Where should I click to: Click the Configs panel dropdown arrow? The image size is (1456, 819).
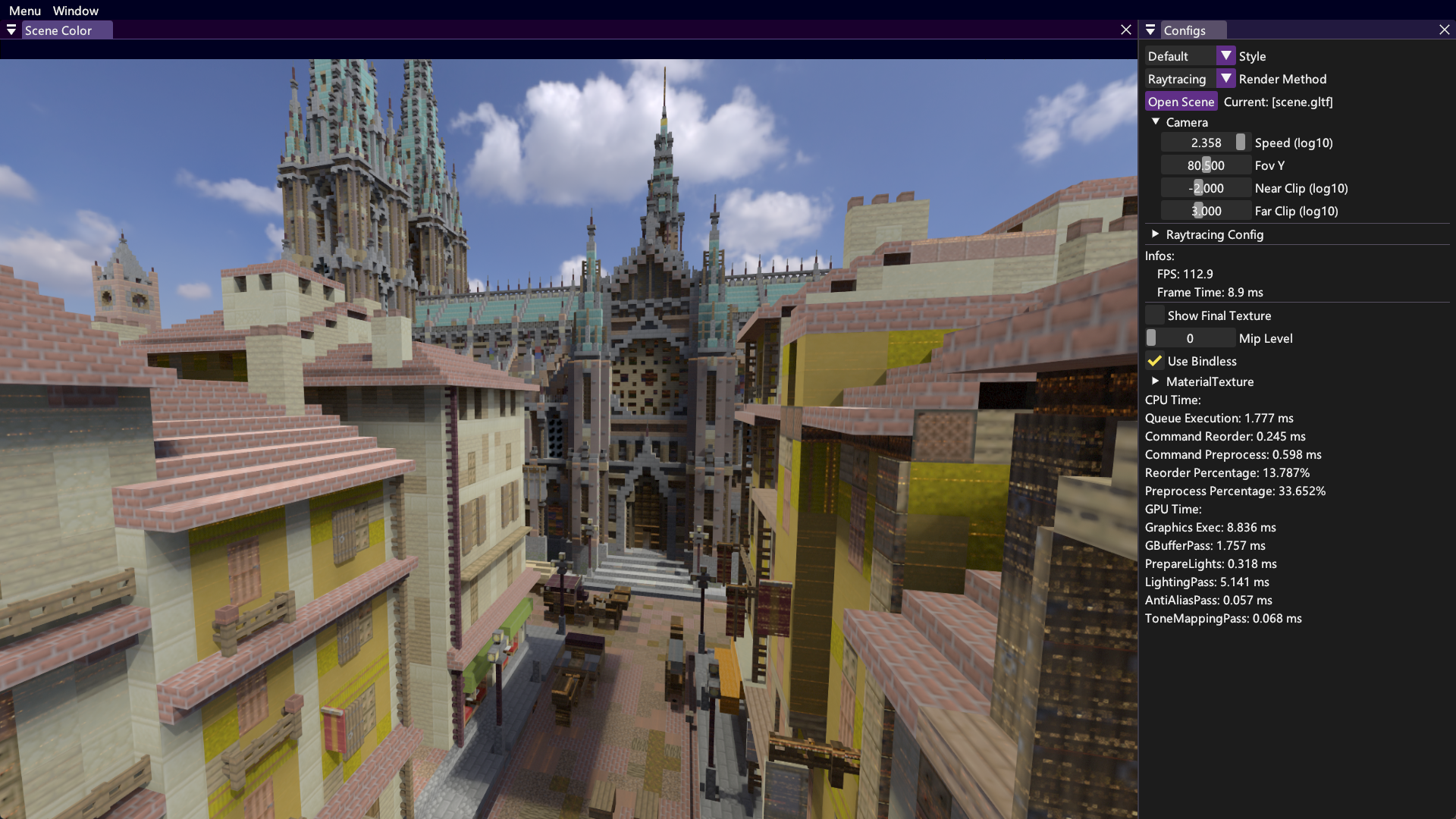coord(1150,30)
